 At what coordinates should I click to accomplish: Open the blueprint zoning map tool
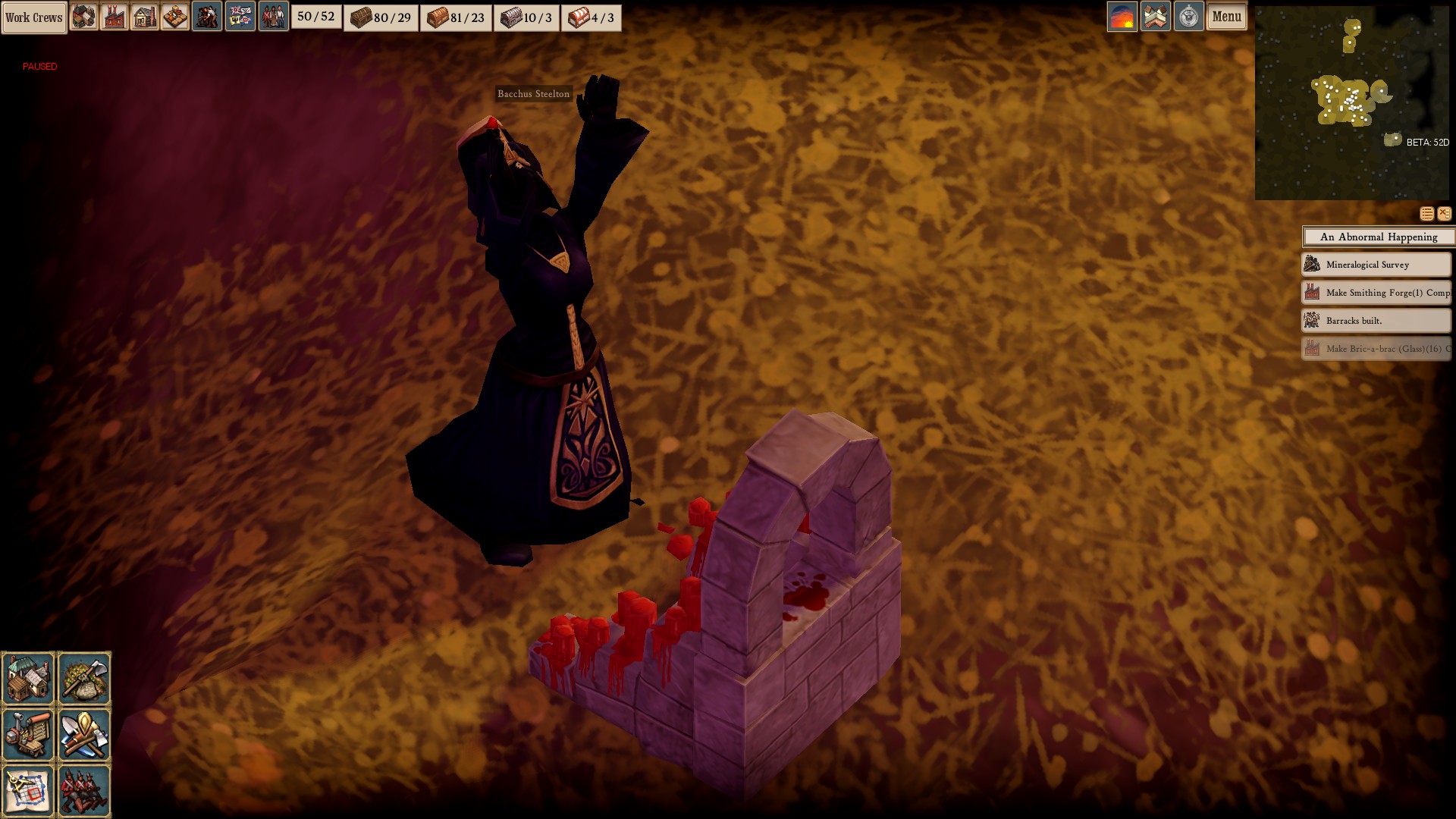click(x=29, y=790)
